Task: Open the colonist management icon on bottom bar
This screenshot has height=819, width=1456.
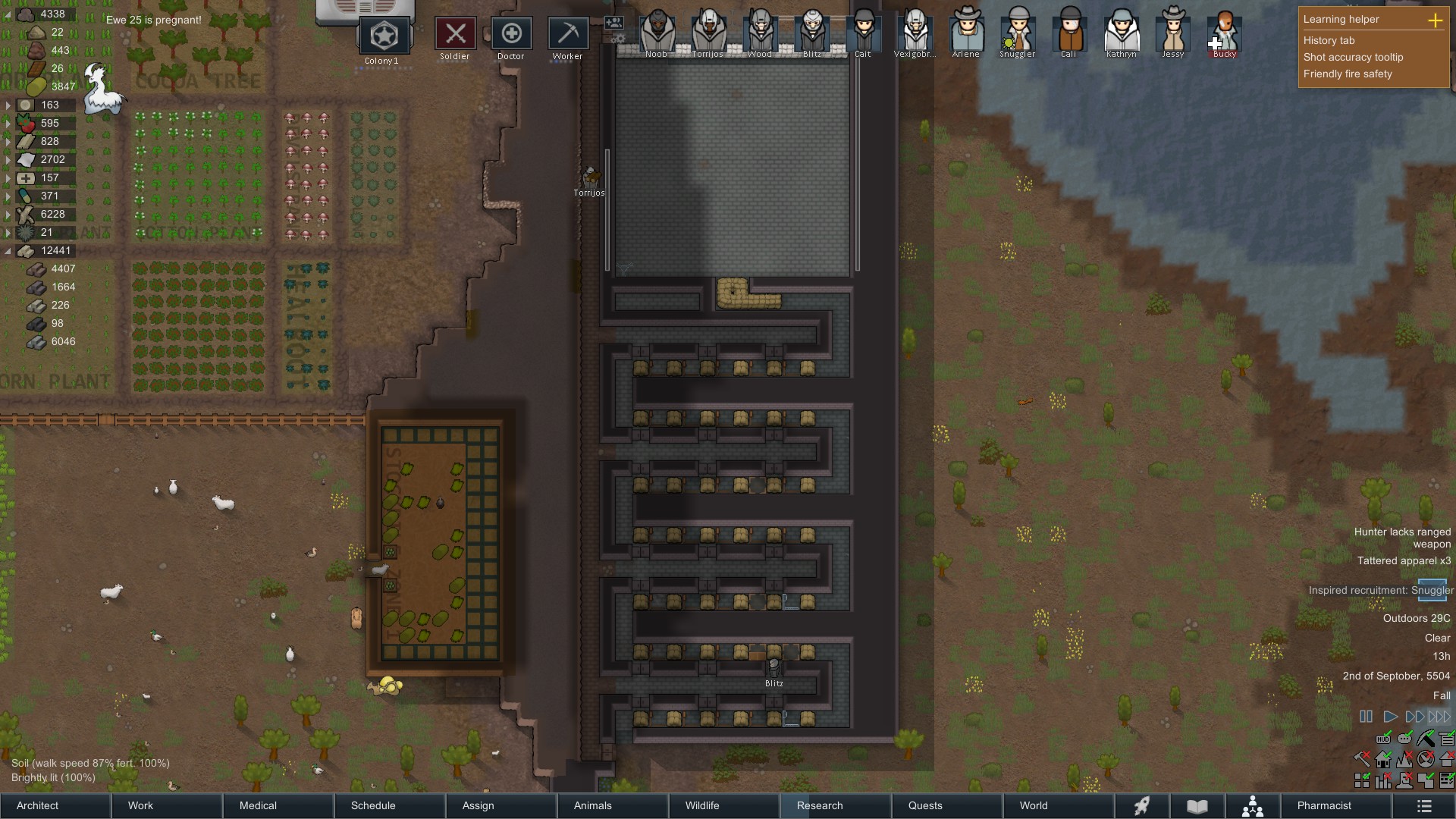Action: pos(1253,806)
